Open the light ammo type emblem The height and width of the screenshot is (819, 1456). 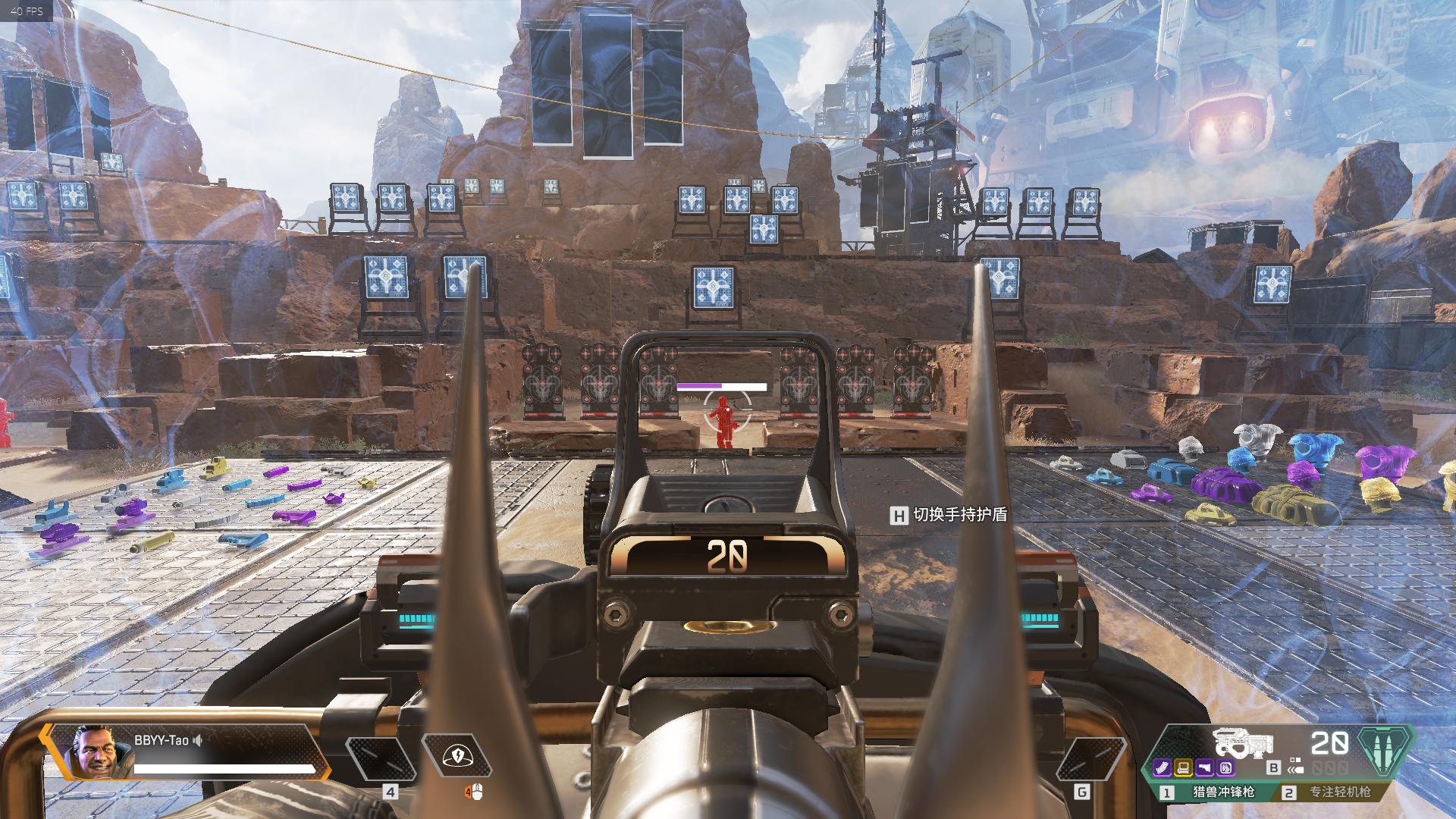1385,752
